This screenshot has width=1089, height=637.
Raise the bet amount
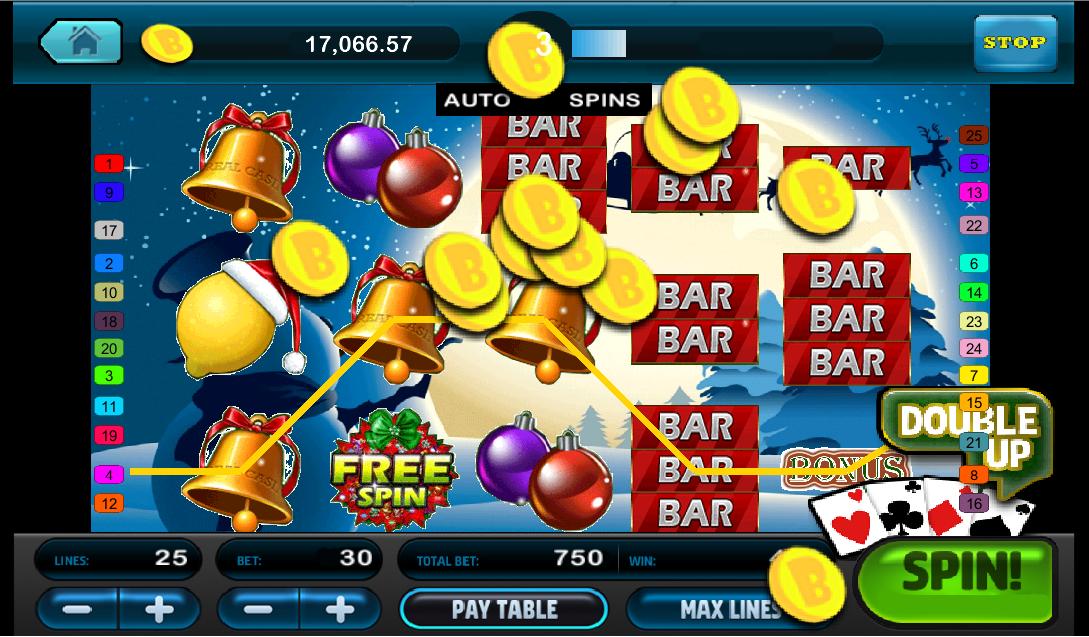(340, 608)
